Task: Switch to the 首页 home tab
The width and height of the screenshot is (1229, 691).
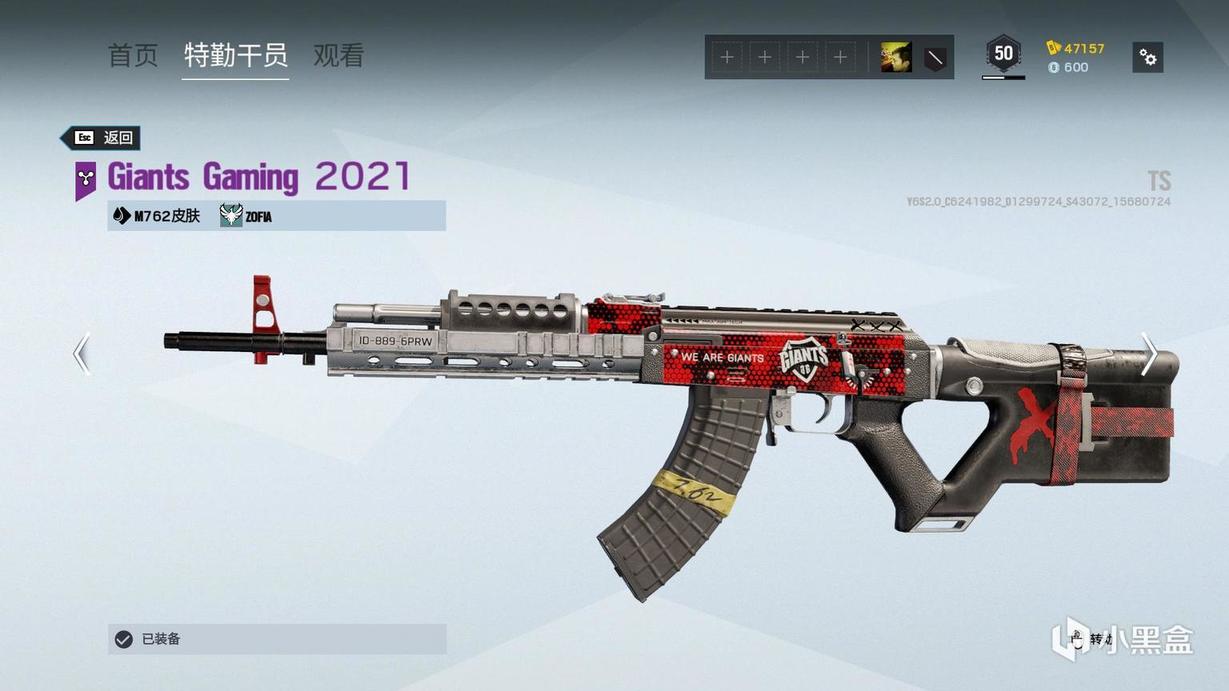Action: click(133, 55)
